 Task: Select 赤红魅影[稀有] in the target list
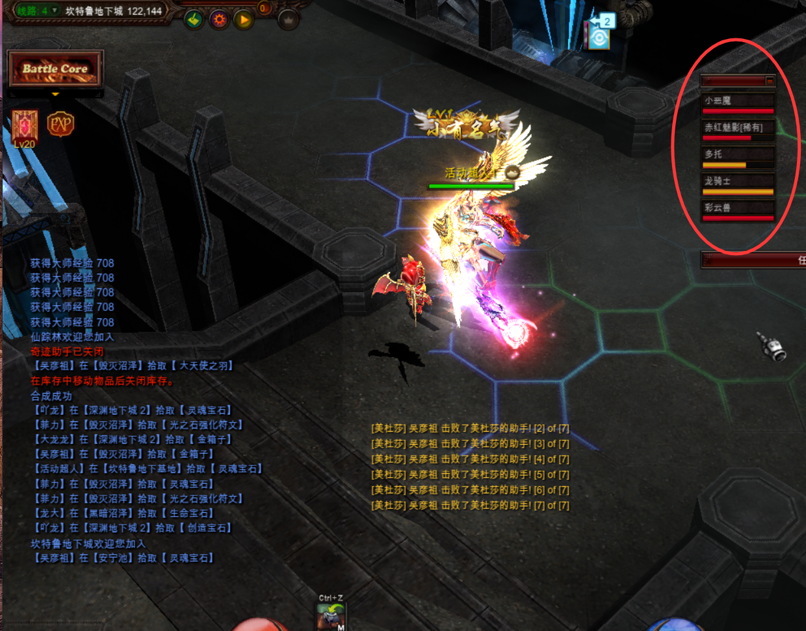[738, 130]
